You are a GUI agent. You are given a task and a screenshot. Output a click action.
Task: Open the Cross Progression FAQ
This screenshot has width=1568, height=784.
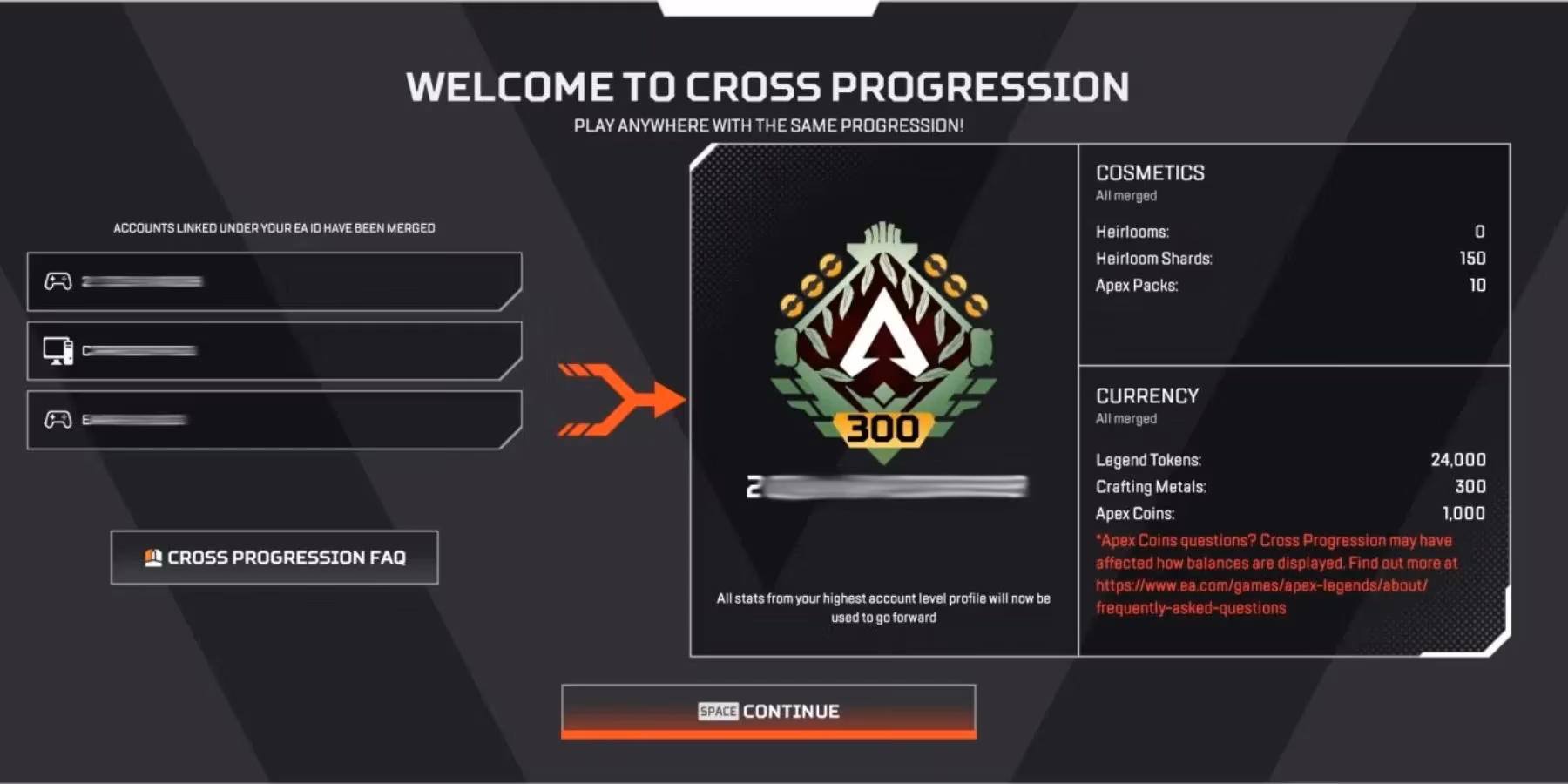tap(274, 556)
